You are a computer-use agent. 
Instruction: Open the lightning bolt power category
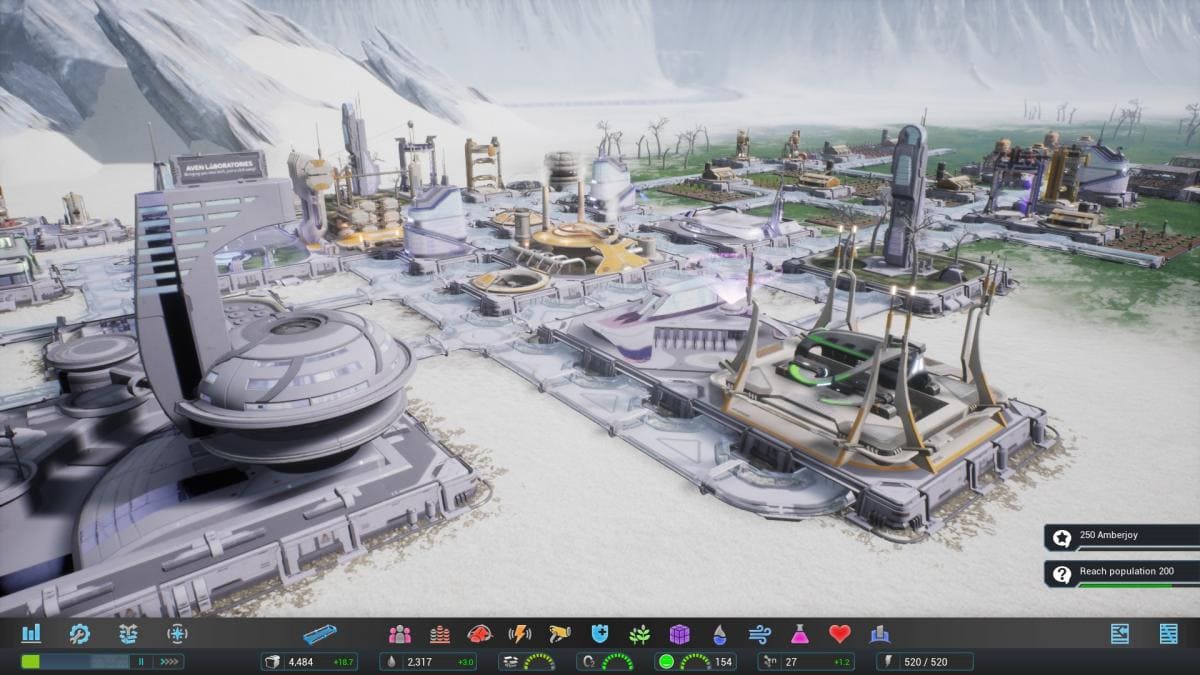point(520,634)
